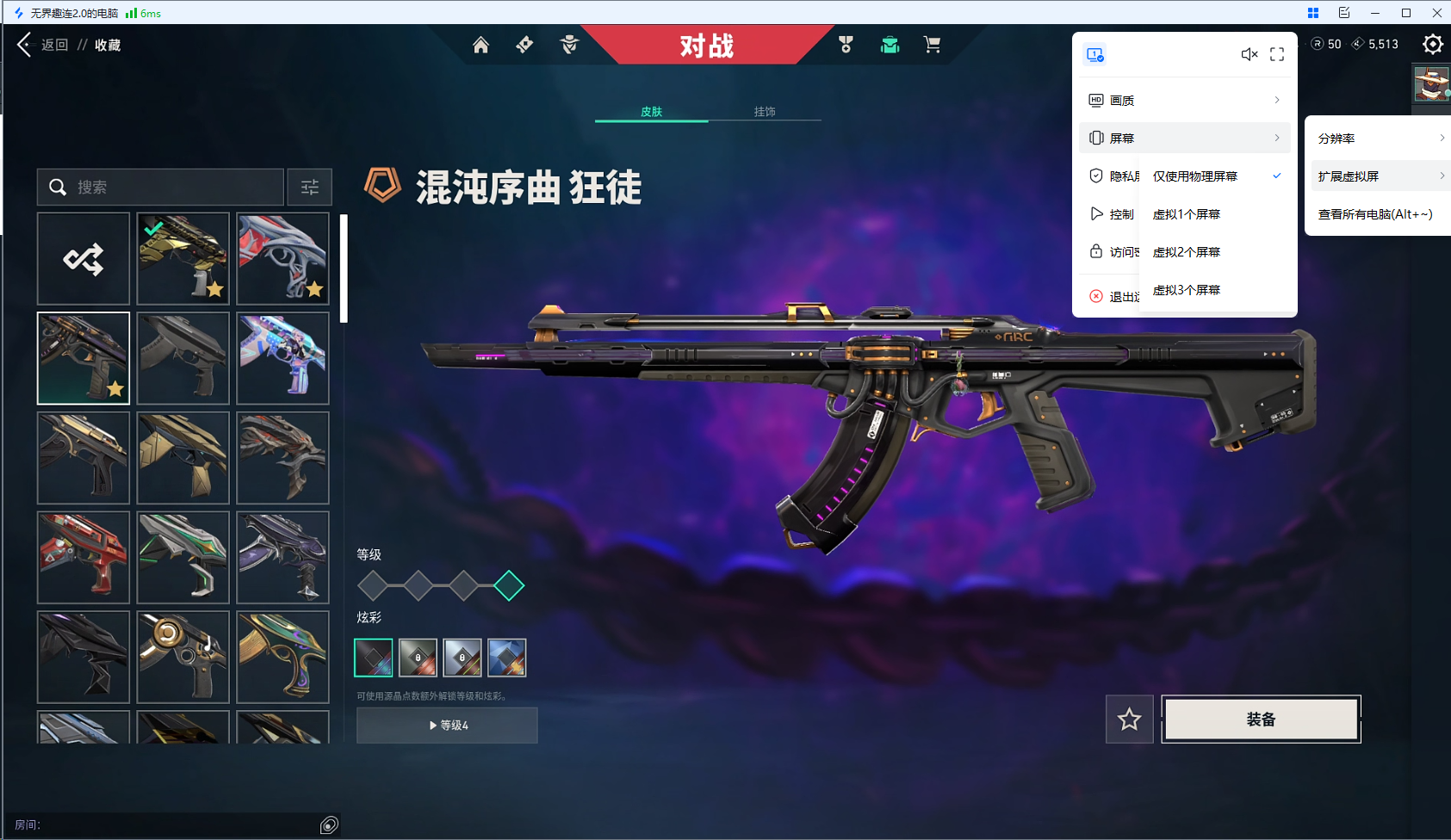Open the settings gear icon
This screenshot has width=1451, height=840.
tap(1433, 44)
